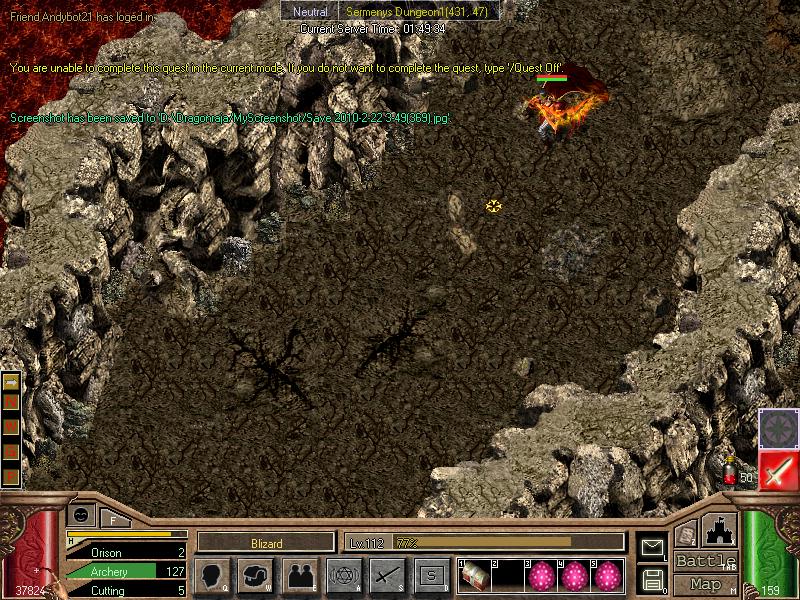Viewport: 800px width, 600px height.
Task: Select the Orison skill row
Action: [x=126, y=552]
